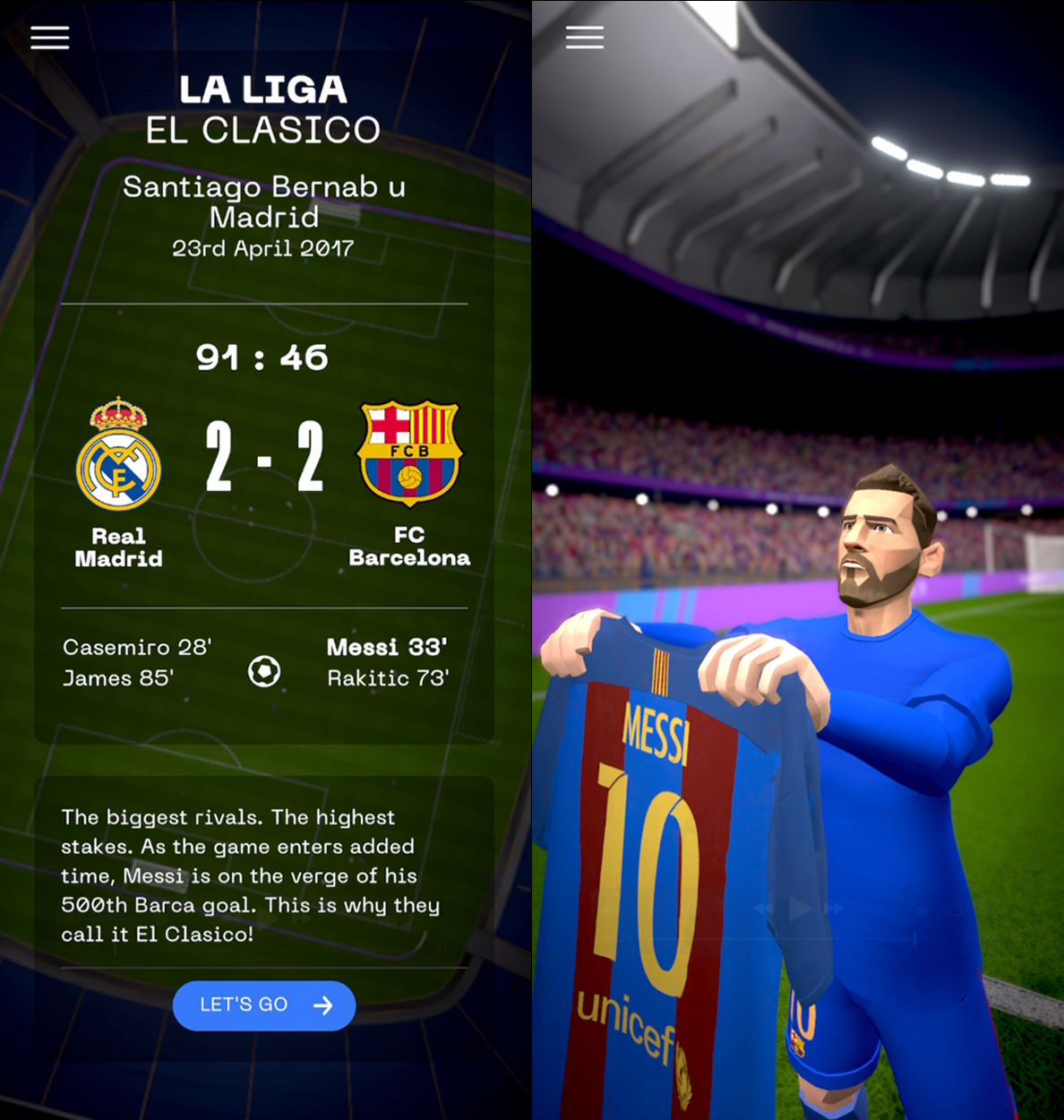Open hamburger menu on the El Clasico match screen
The width and height of the screenshot is (1064, 1120).
[x=50, y=38]
